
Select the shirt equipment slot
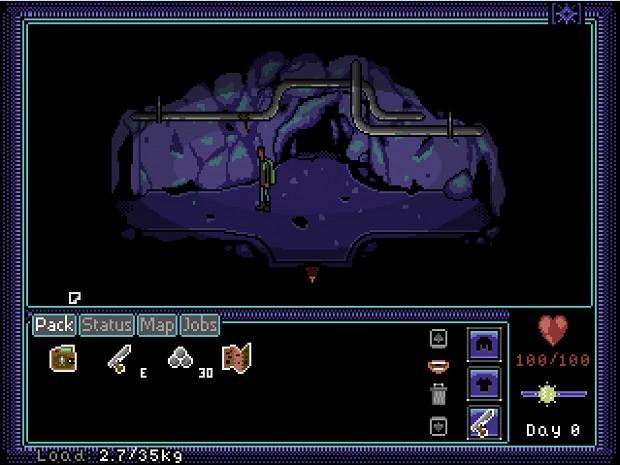coord(483,382)
